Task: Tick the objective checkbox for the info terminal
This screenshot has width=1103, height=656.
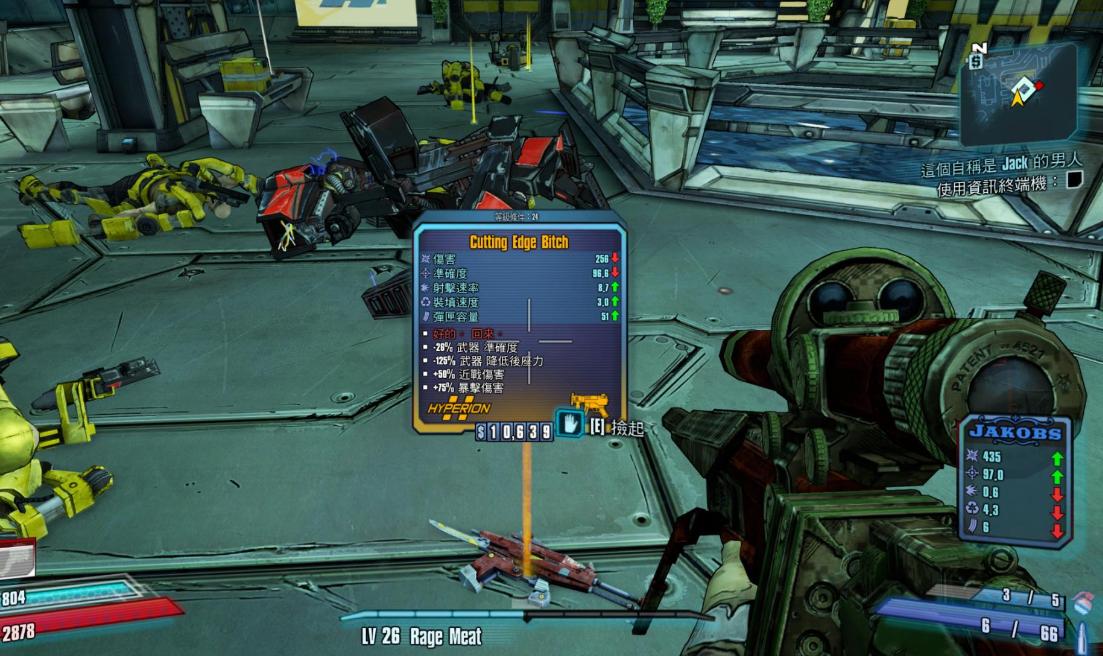Action: point(1074,181)
